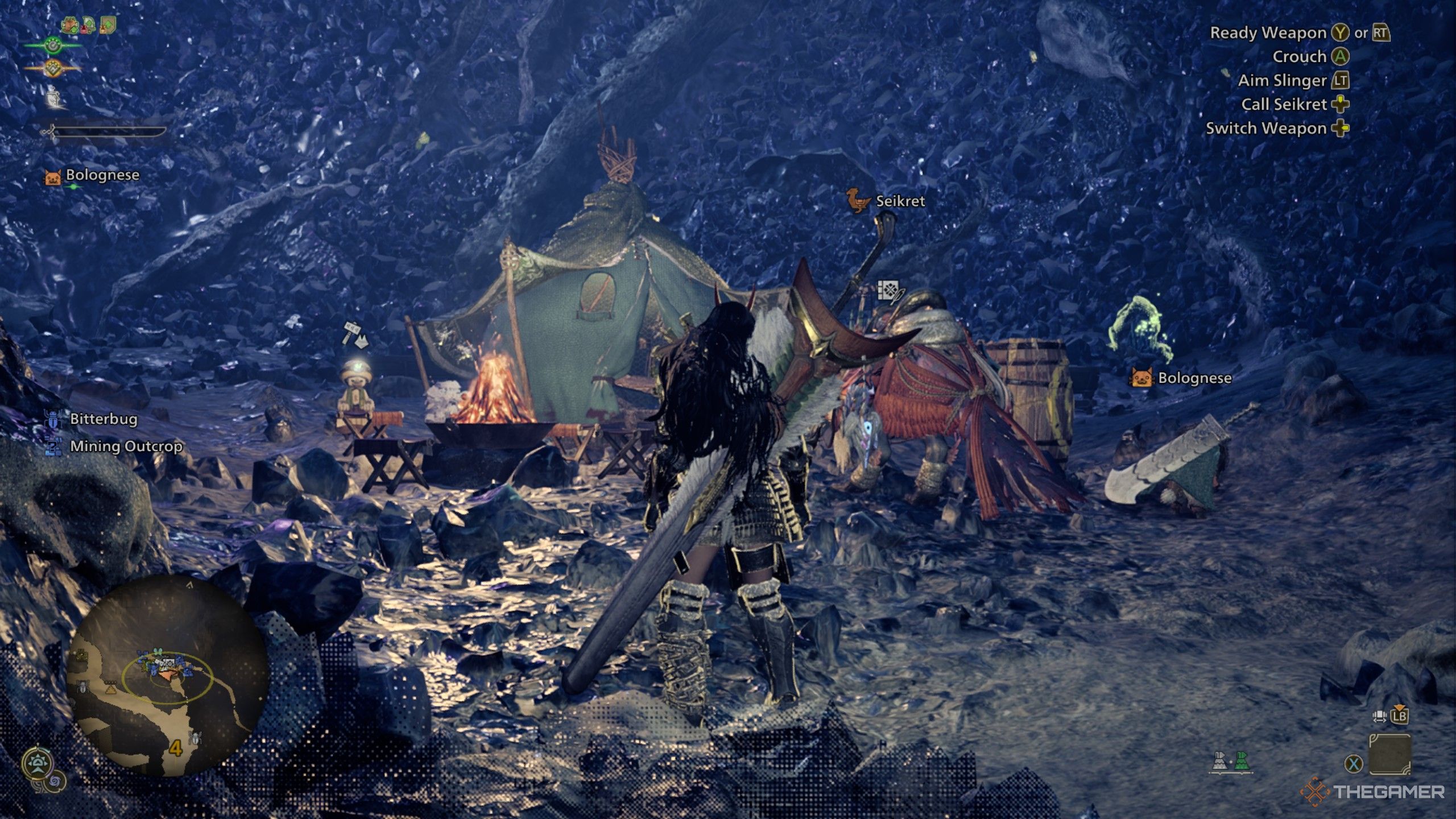Click the green-glowing Seikret status icon
Screen dimensions: 1456x819
pyautogui.click(x=53, y=44)
